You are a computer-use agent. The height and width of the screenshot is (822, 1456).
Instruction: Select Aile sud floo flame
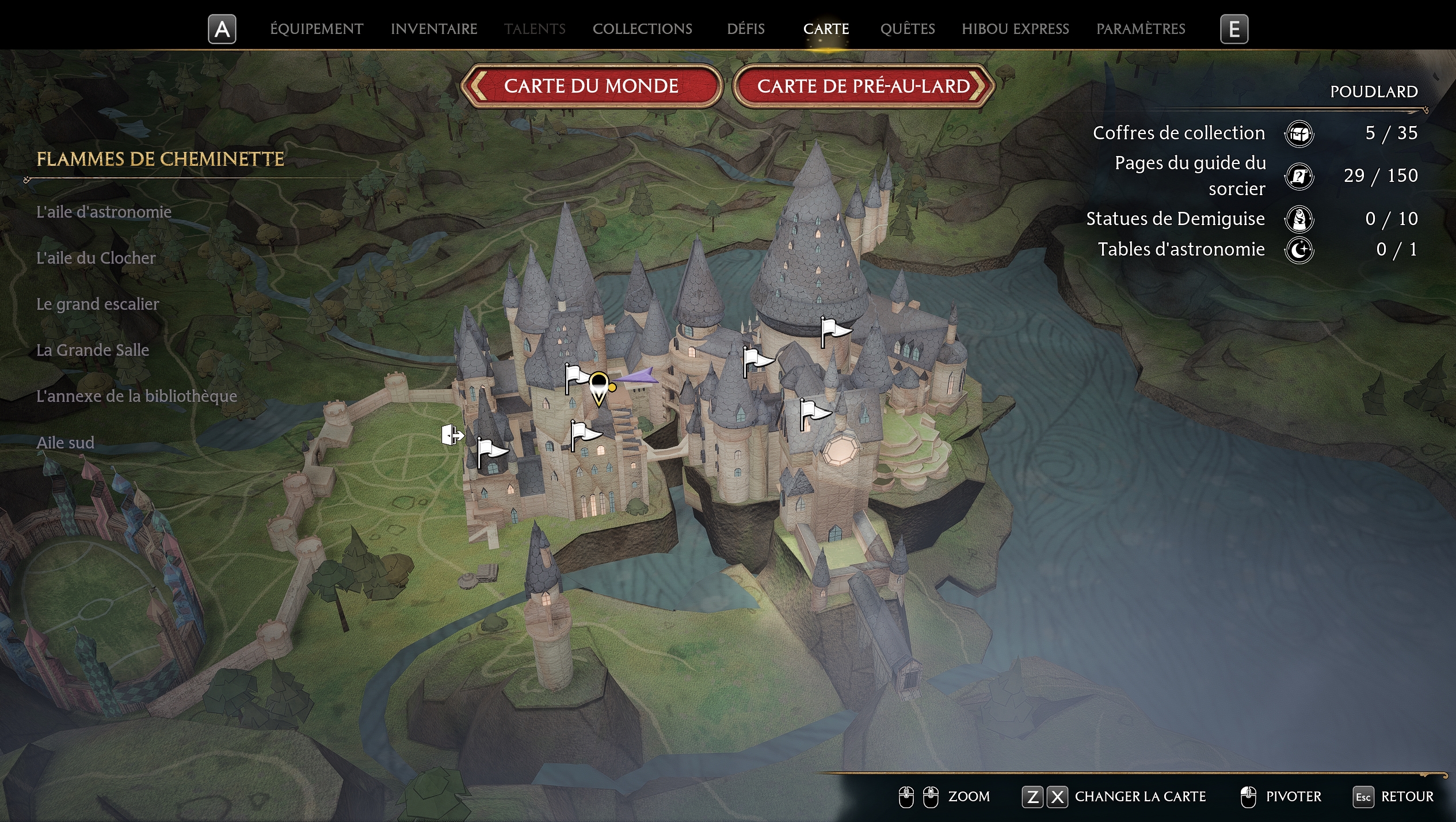click(65, 443)
